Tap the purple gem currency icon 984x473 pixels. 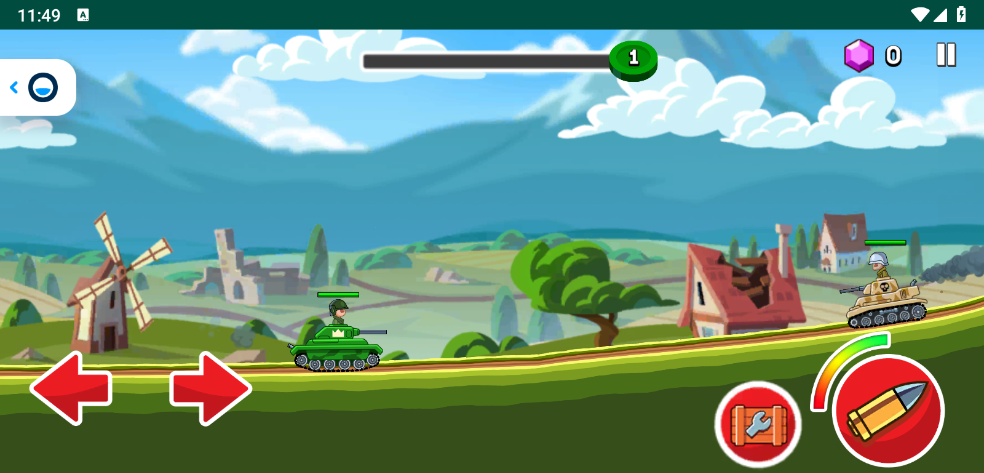point(859,56)
